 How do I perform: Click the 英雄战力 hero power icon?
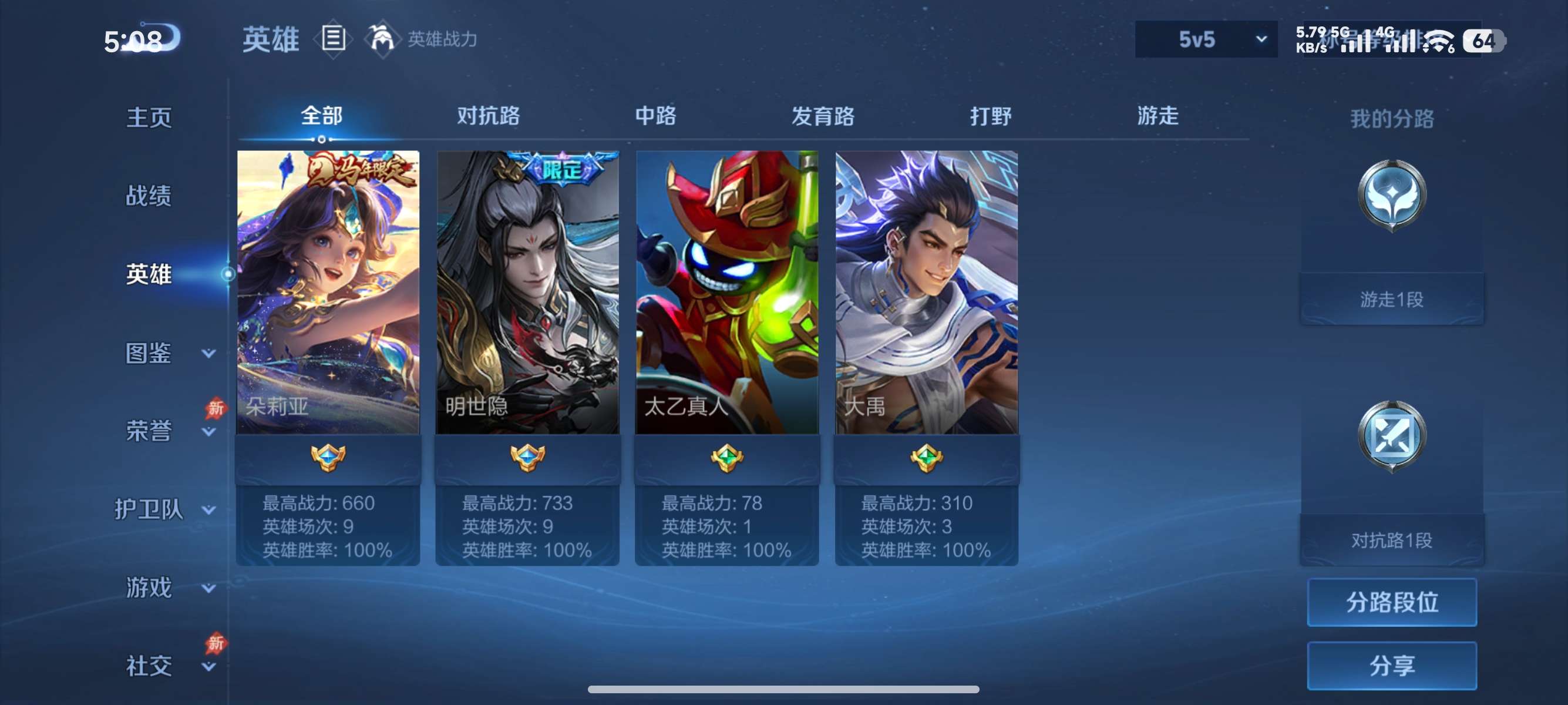coord(384,38)
